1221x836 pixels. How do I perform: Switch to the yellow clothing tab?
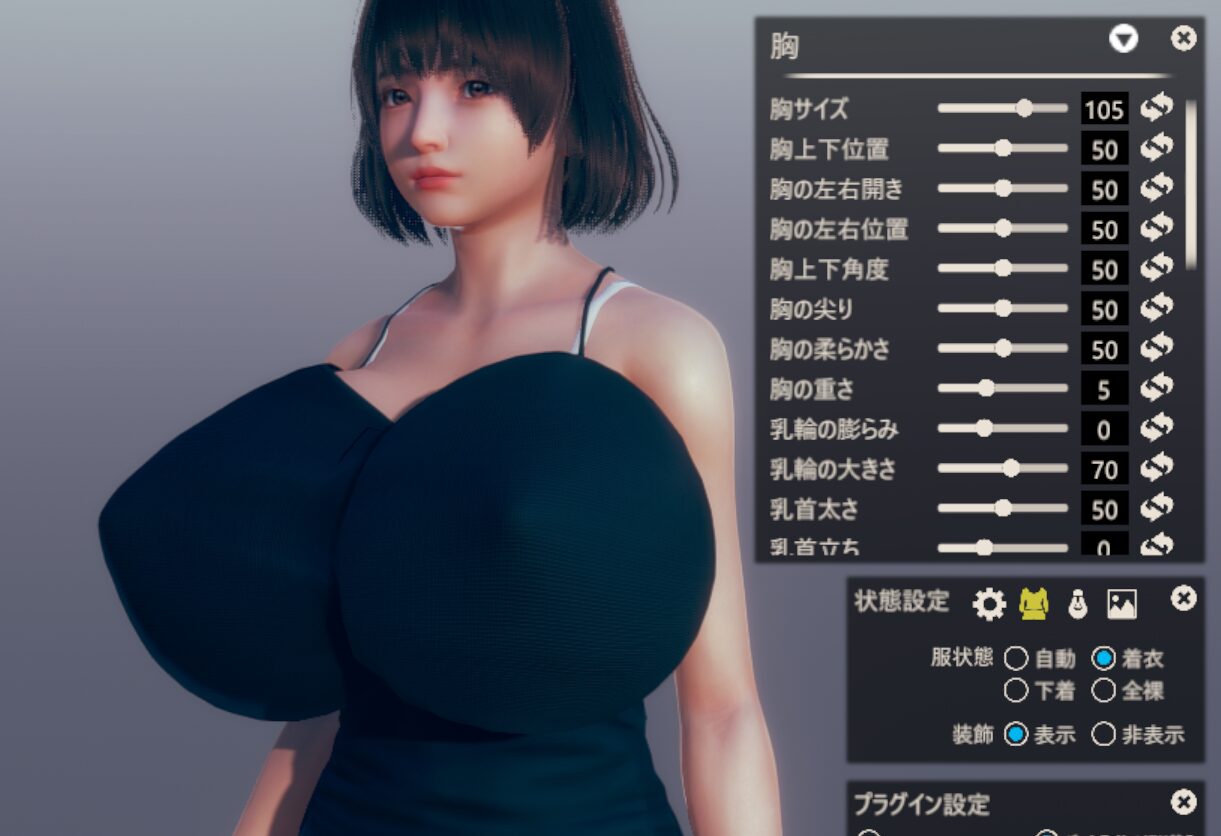tap(1033, 603)
